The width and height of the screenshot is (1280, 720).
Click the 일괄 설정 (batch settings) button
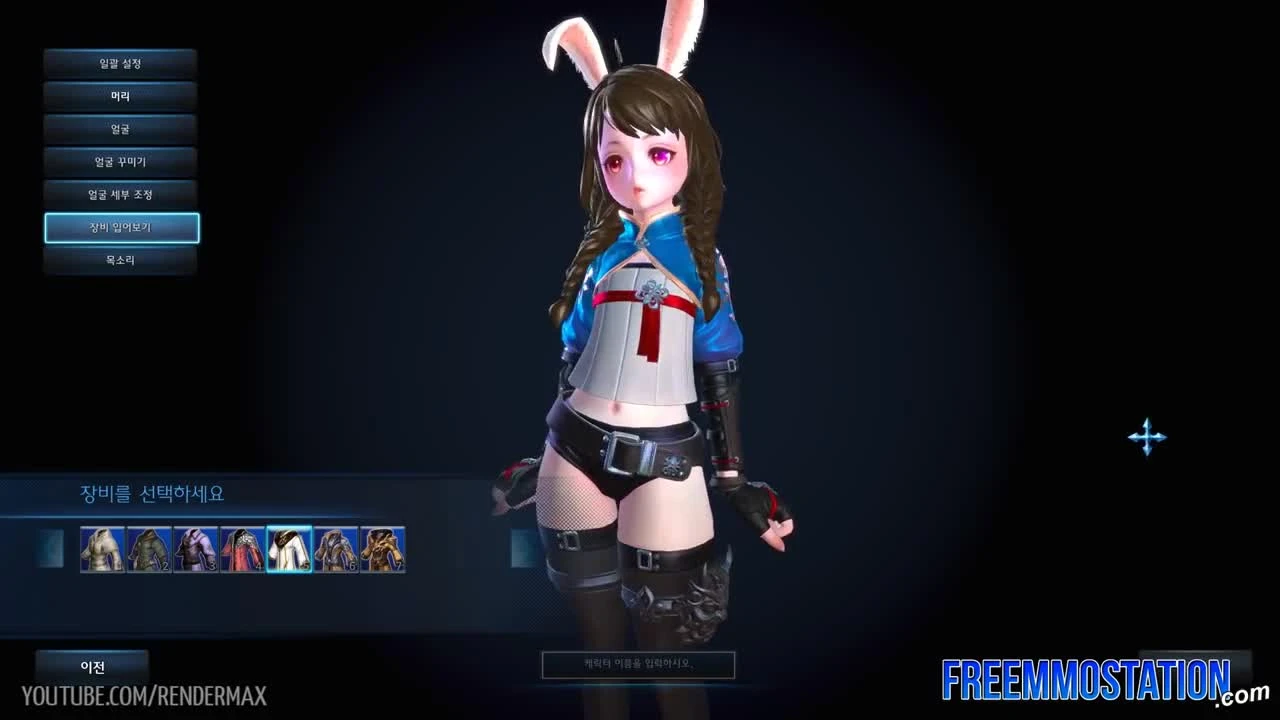pyautogui.click(x=119, y=62)
